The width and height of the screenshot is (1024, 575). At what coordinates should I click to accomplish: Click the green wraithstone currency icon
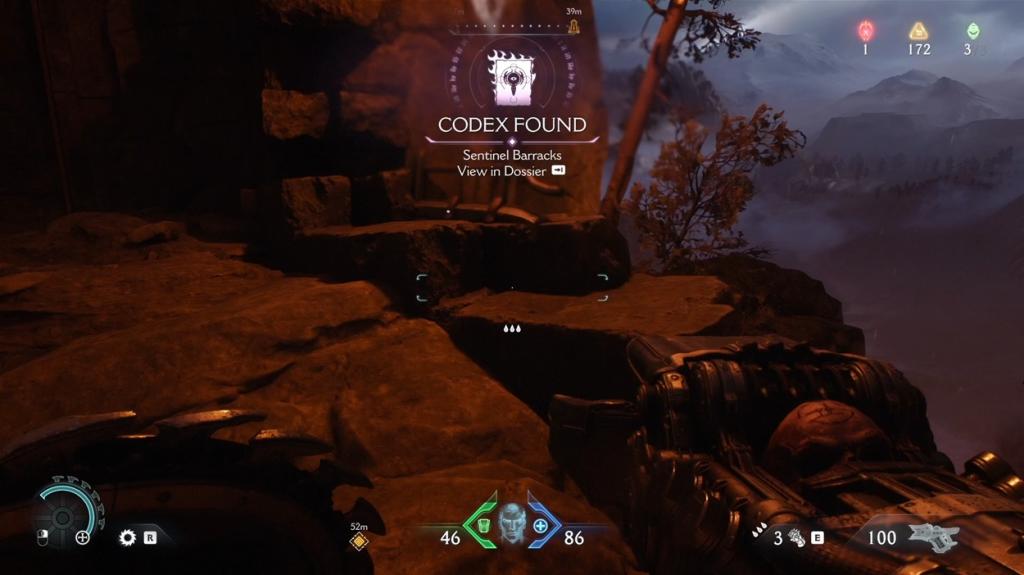point(972,31)
